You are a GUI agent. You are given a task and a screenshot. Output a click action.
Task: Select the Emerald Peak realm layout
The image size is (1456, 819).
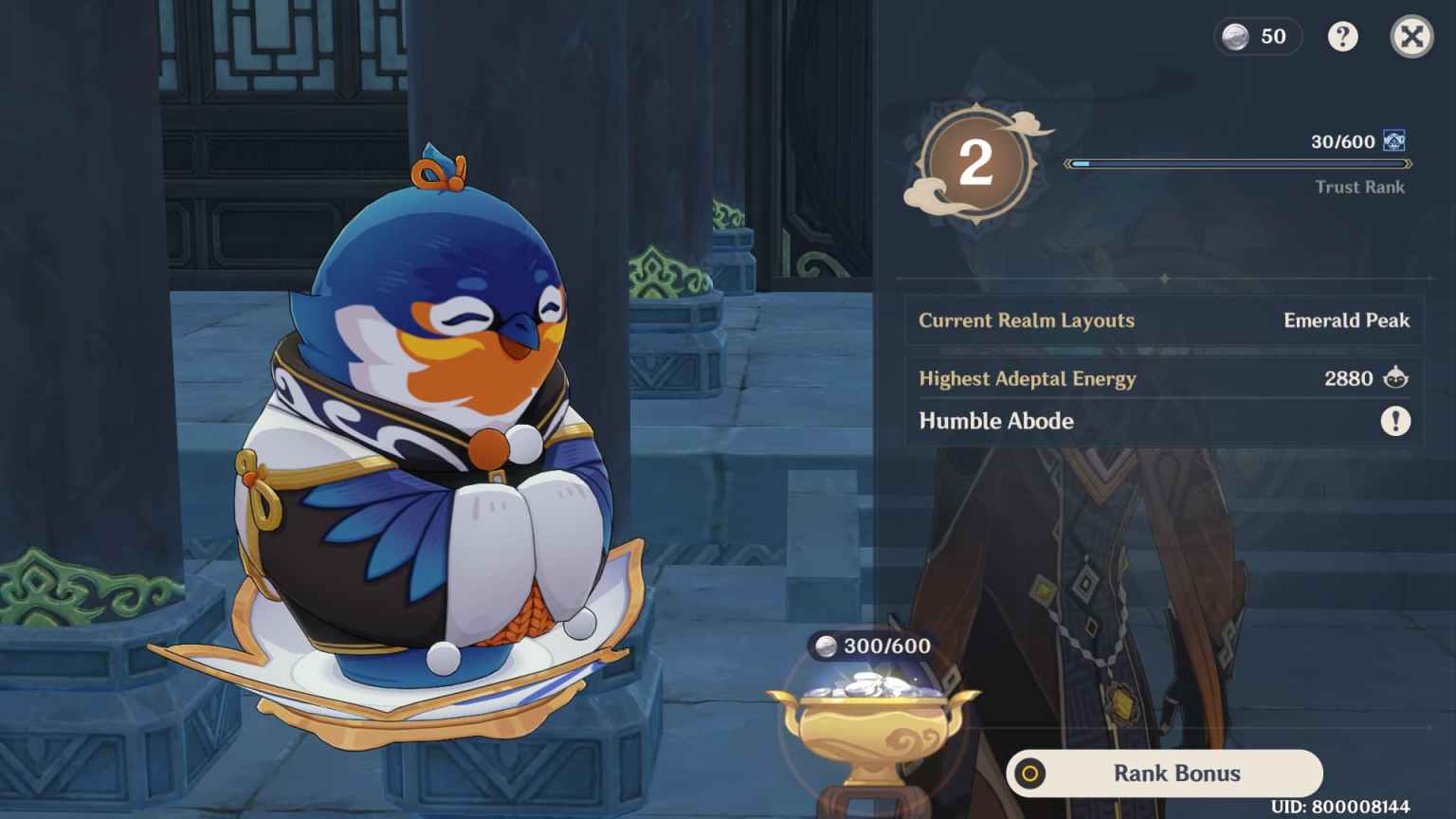pyautogui.click(x=1346, y=320)
